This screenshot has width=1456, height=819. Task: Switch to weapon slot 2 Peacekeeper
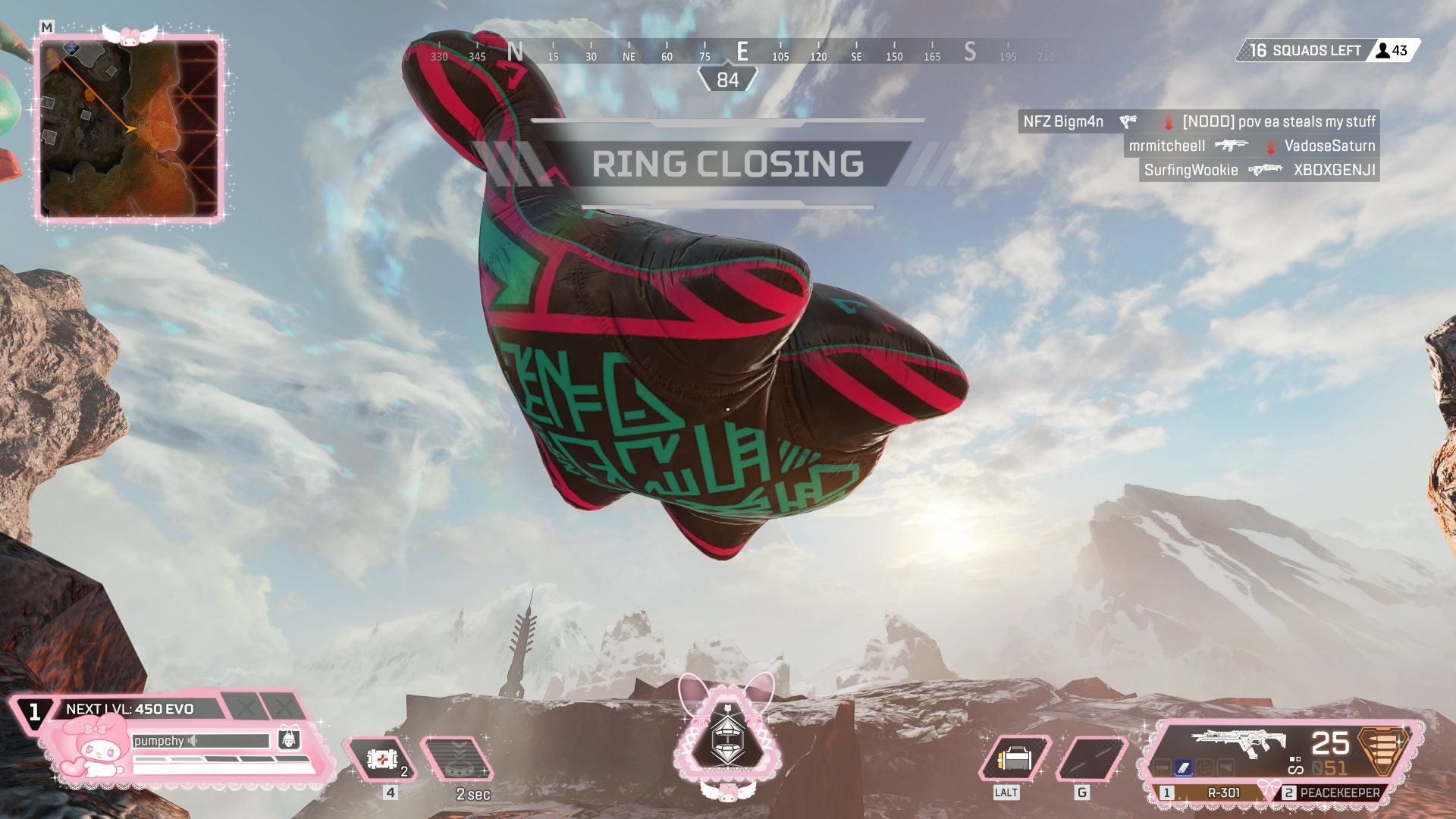coord(1339,792)
